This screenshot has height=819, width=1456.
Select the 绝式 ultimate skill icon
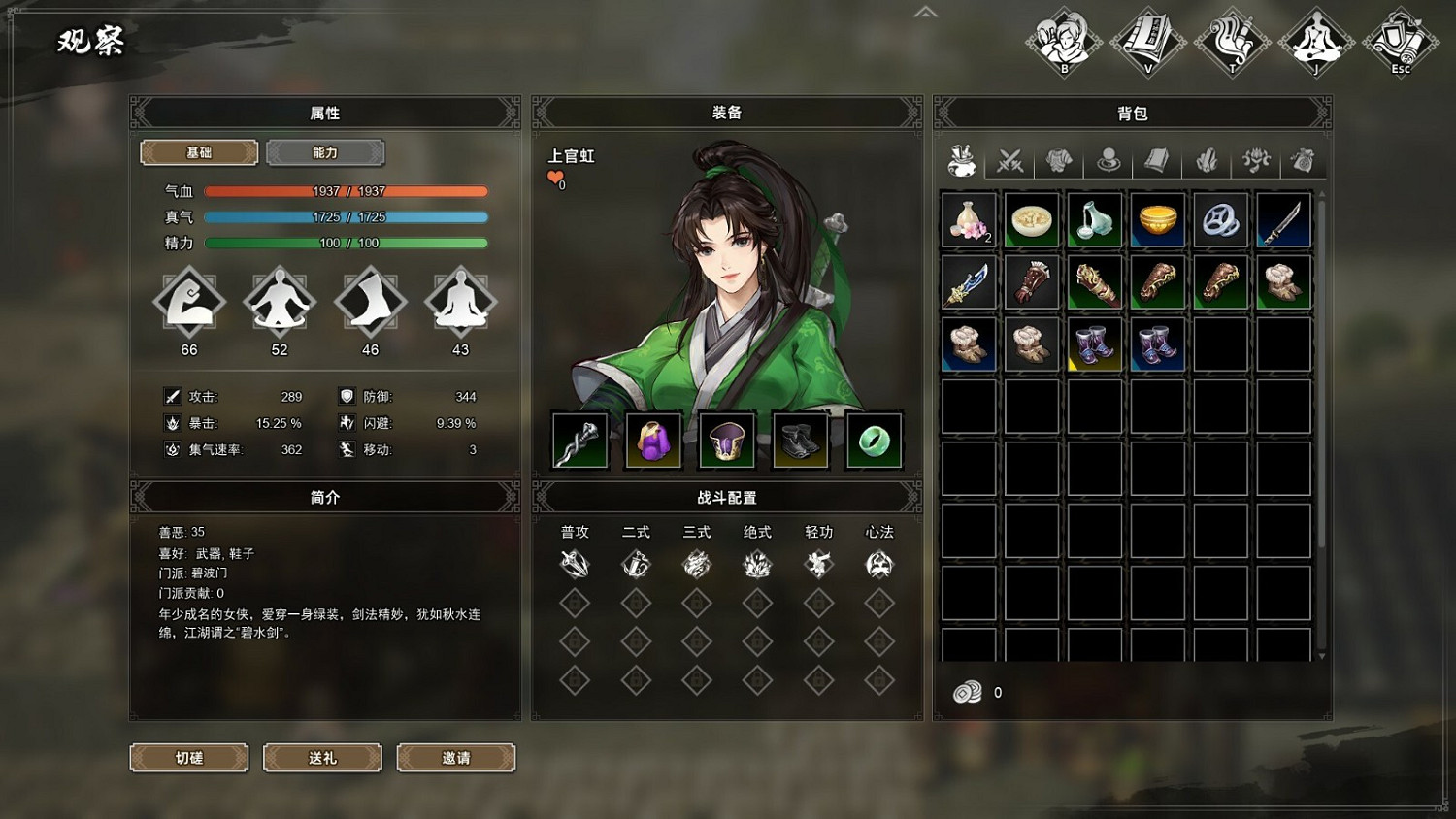click(x=757, y=563)
